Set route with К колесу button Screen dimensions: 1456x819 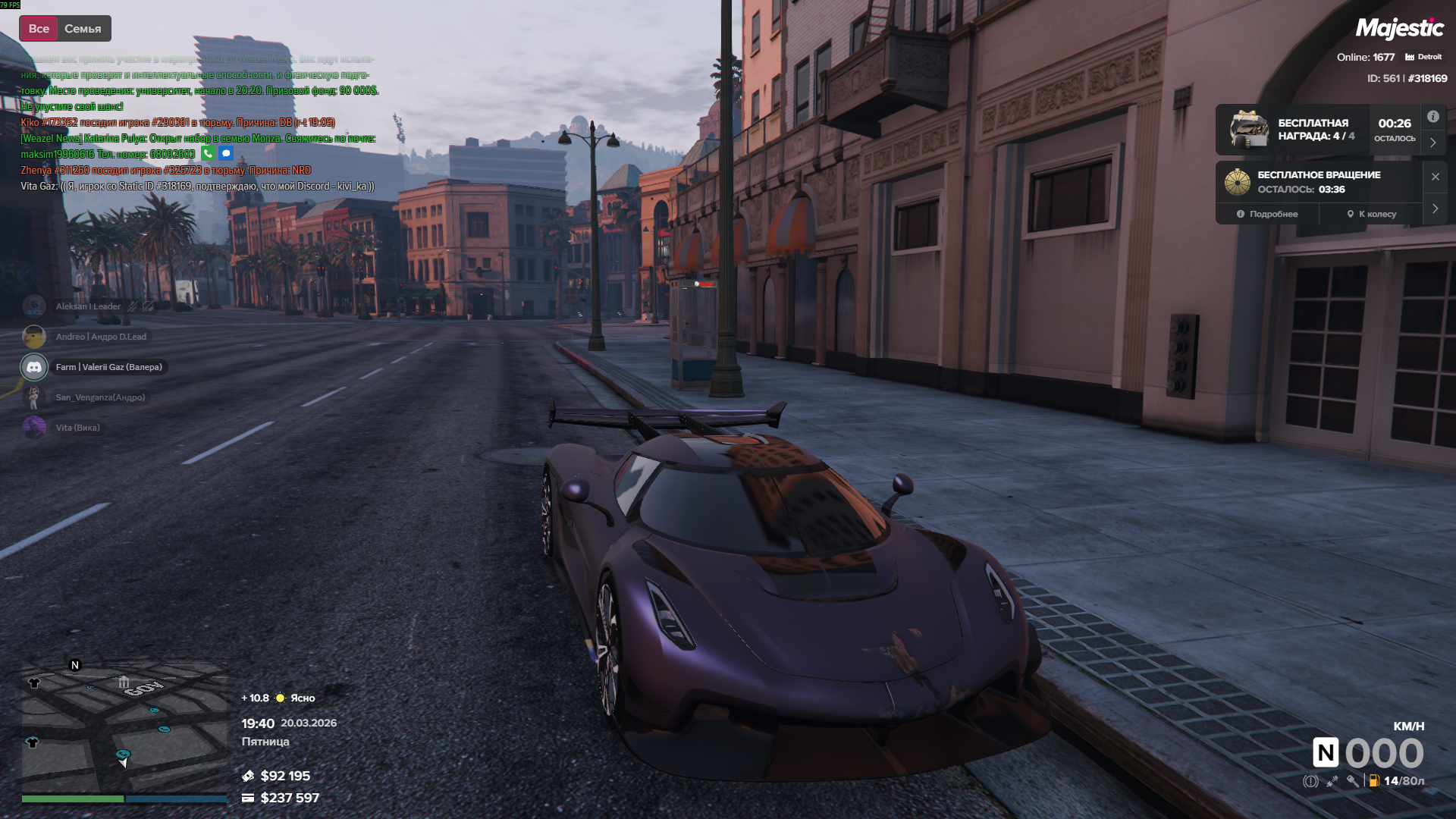click(x=1371, y=214)
